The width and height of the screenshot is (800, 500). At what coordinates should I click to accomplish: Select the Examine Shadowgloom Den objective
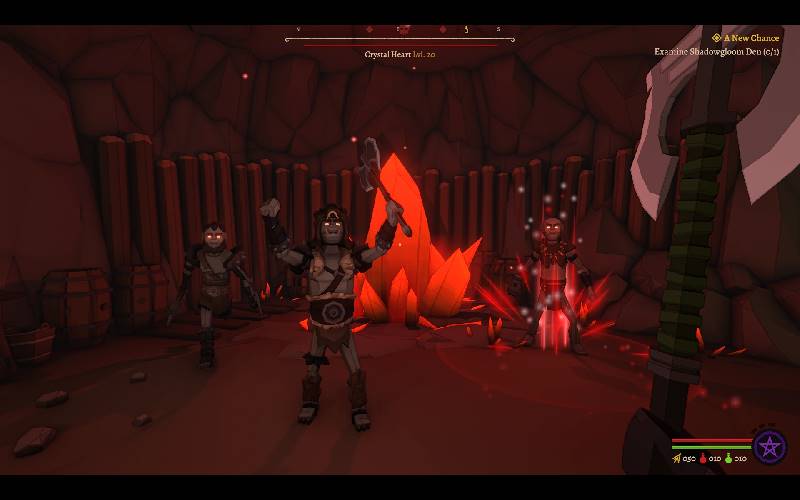[716, 51]
